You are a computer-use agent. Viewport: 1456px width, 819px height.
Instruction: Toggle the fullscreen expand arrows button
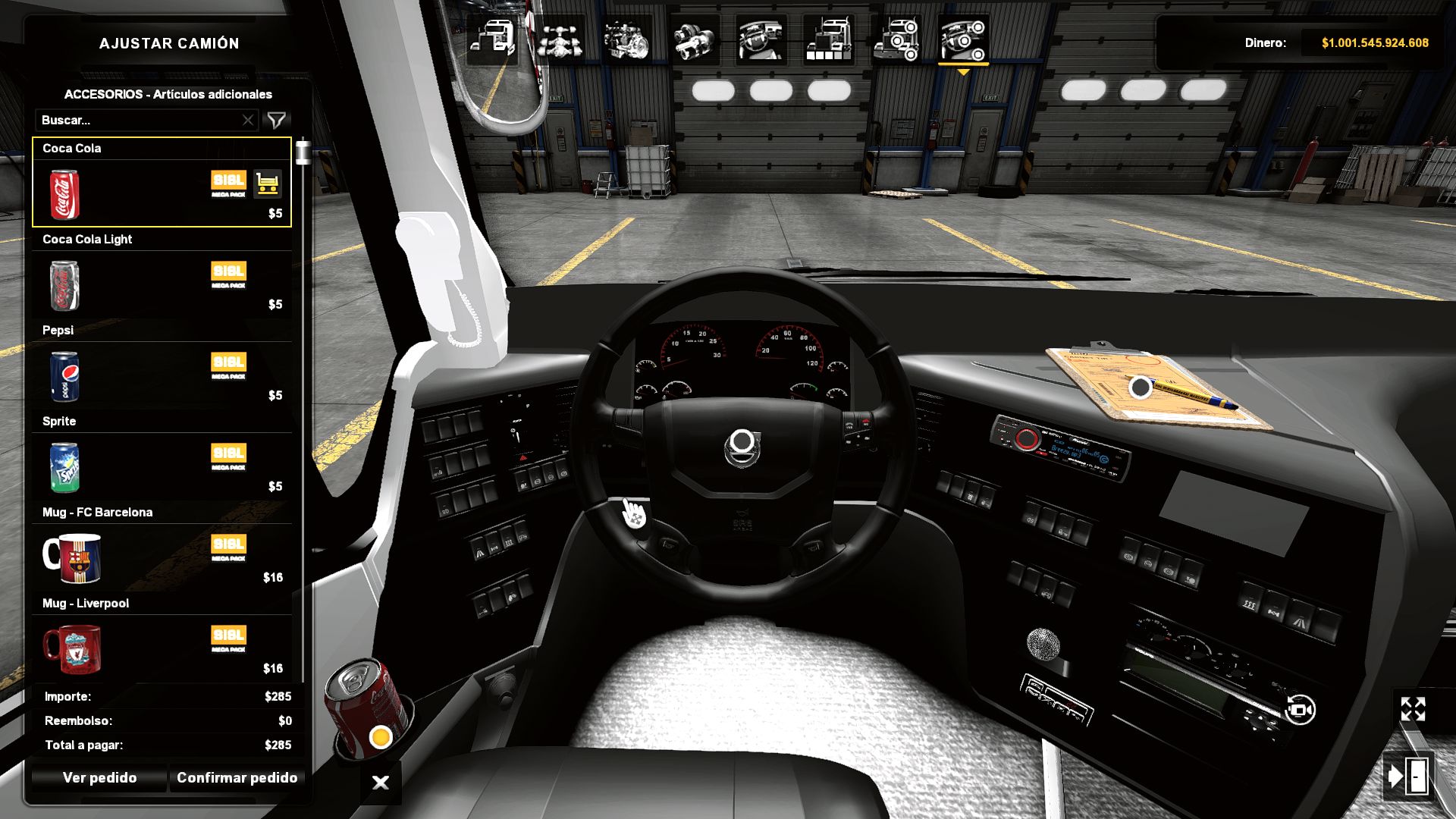pos(1413,710)
